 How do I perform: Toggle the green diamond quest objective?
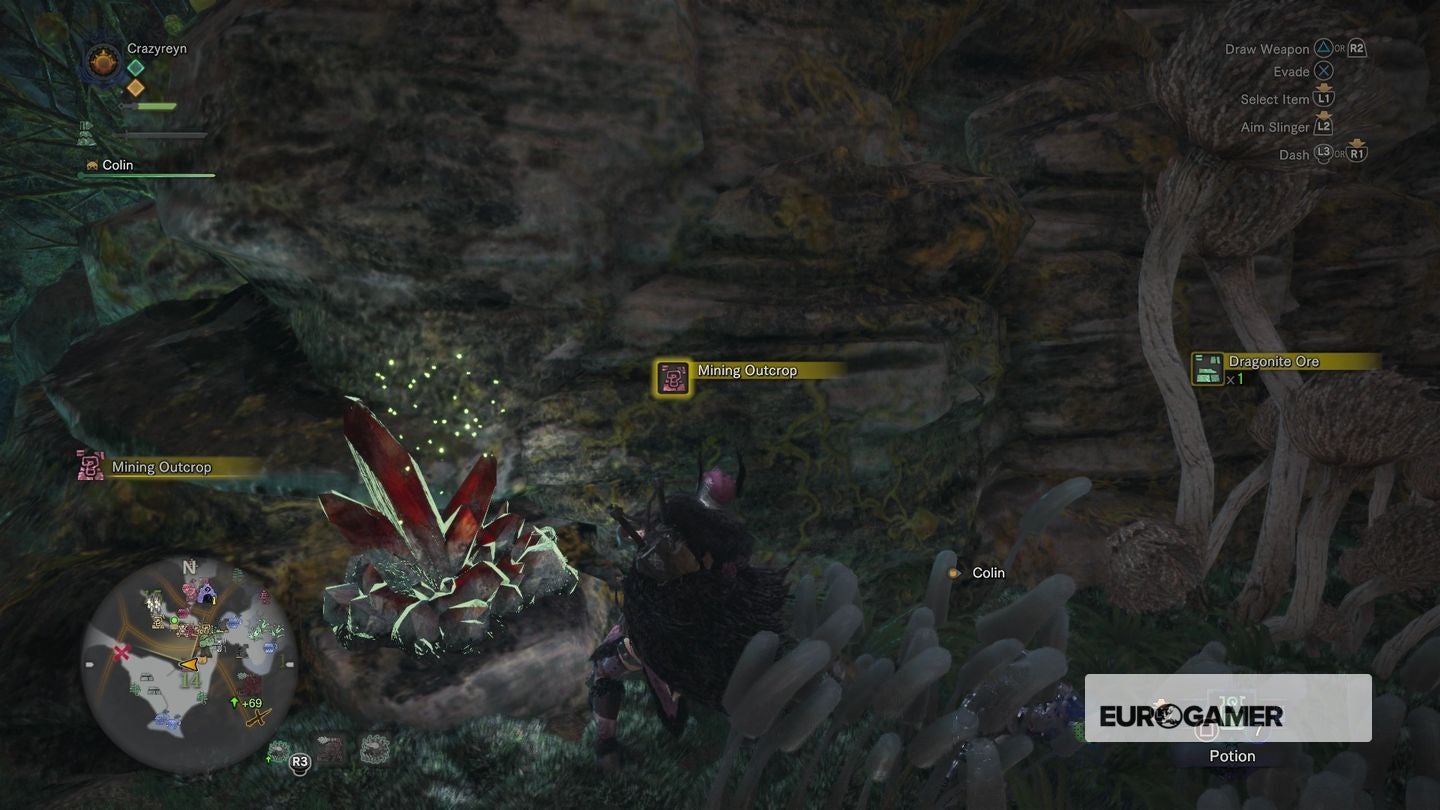point(135,67)
